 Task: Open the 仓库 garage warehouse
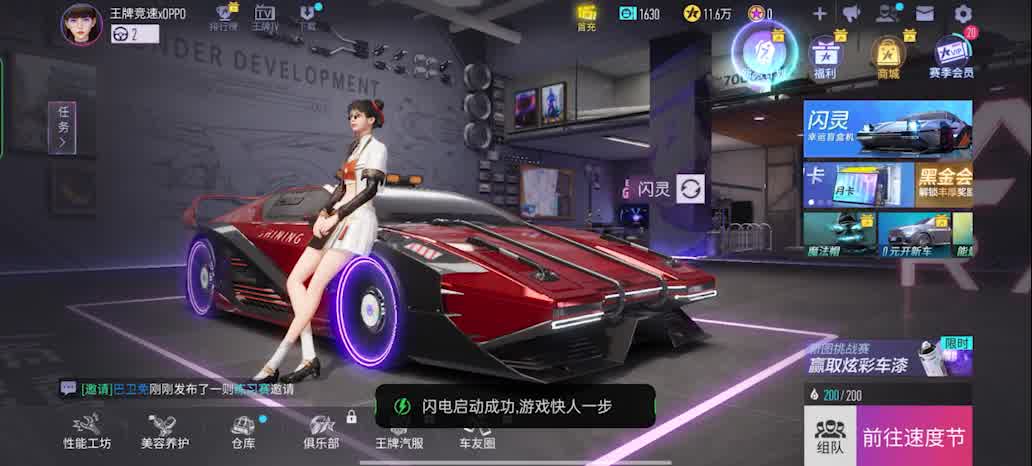(x=243, y=432)
